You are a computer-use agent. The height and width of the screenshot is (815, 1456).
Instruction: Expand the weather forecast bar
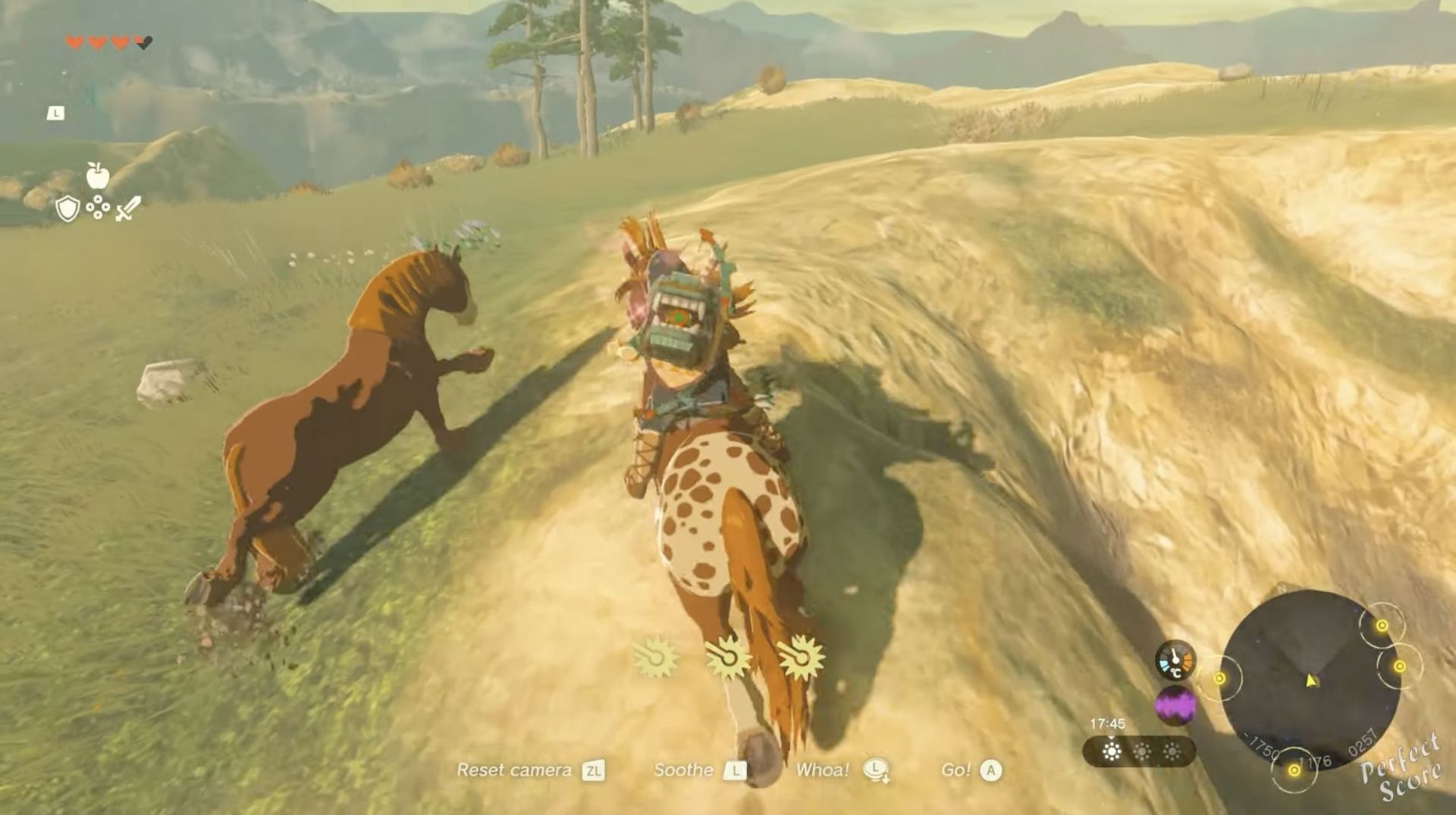pos(1137,752)
